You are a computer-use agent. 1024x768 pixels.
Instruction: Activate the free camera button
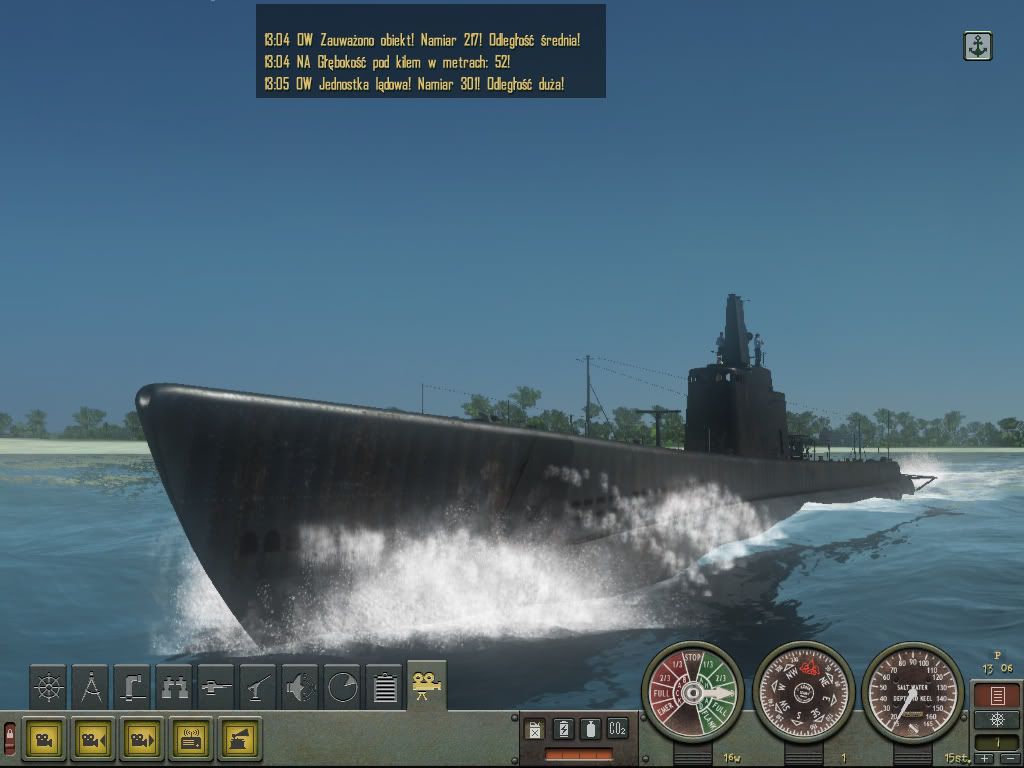pos(44,739)
